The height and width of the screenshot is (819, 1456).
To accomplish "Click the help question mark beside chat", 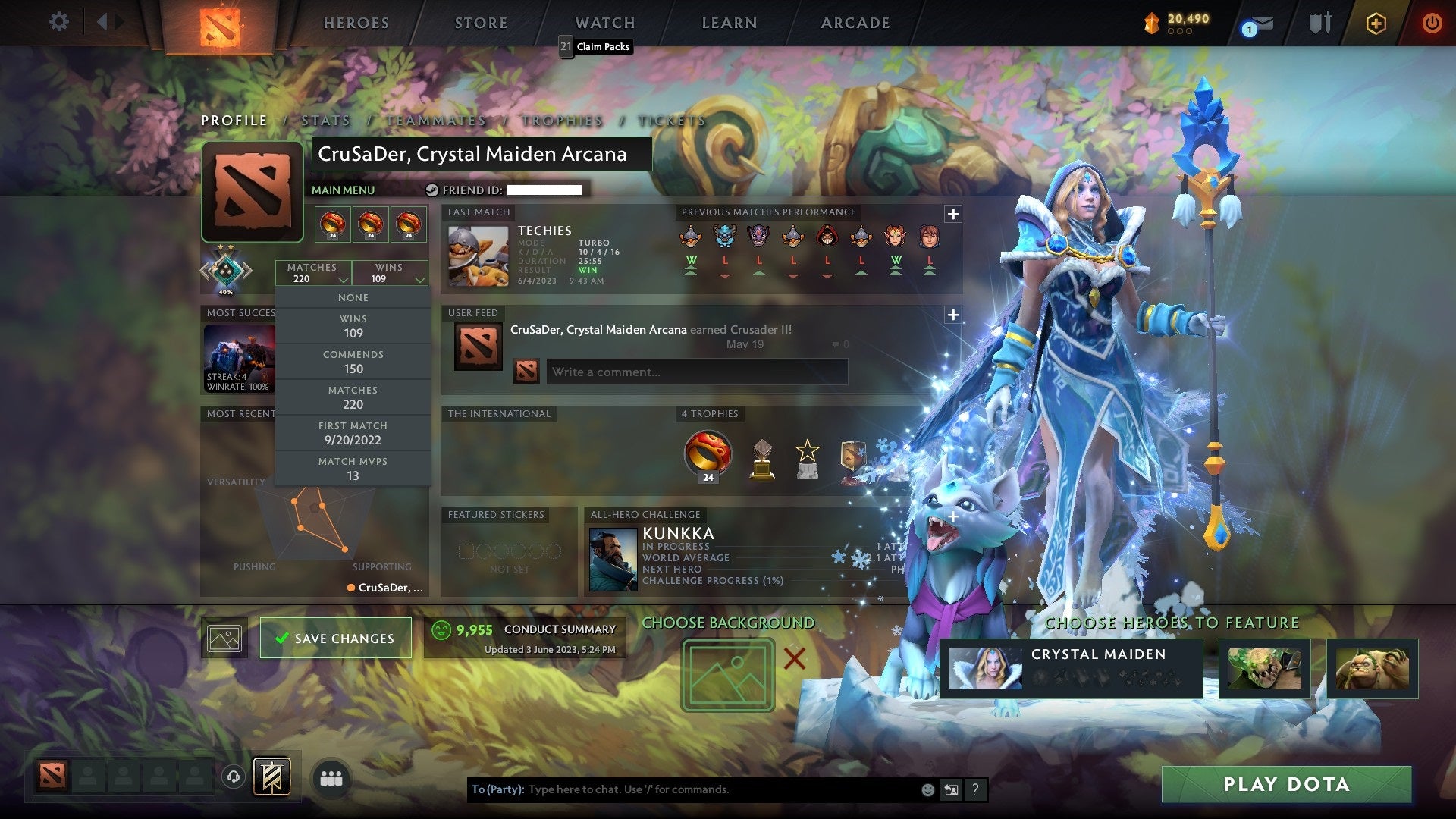I will 974,789.
